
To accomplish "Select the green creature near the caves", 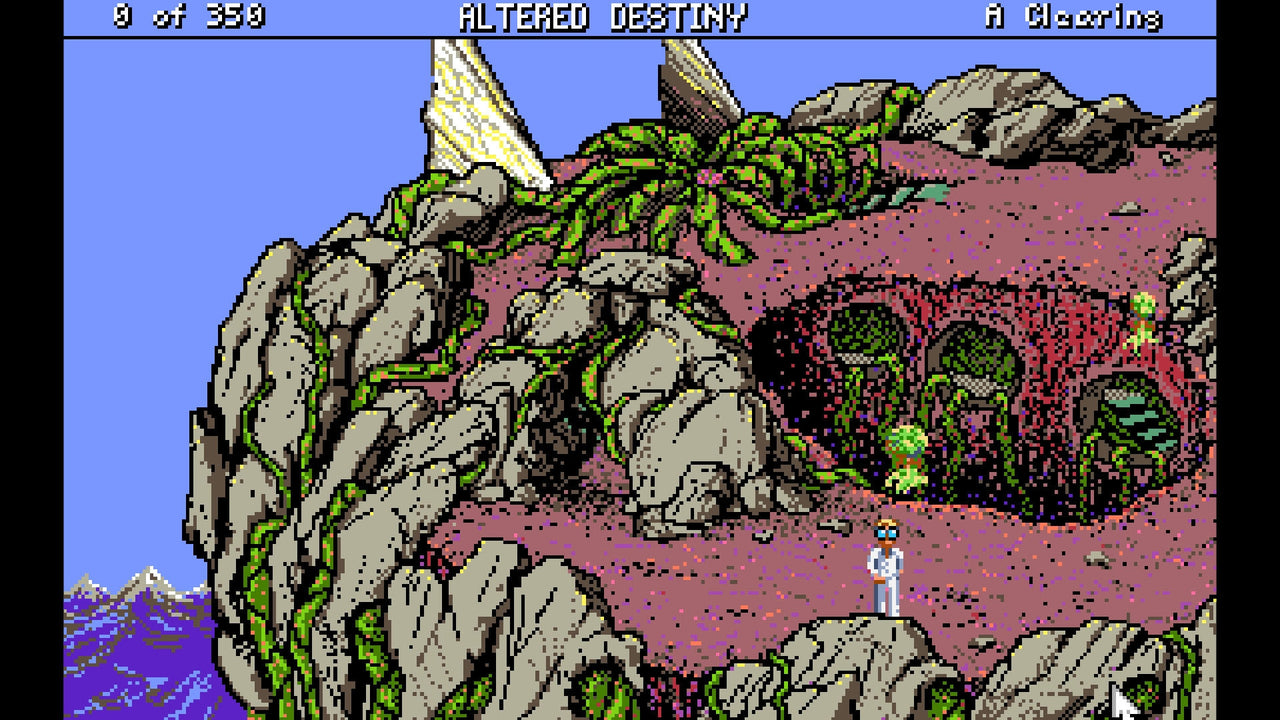I will (905, 460).
